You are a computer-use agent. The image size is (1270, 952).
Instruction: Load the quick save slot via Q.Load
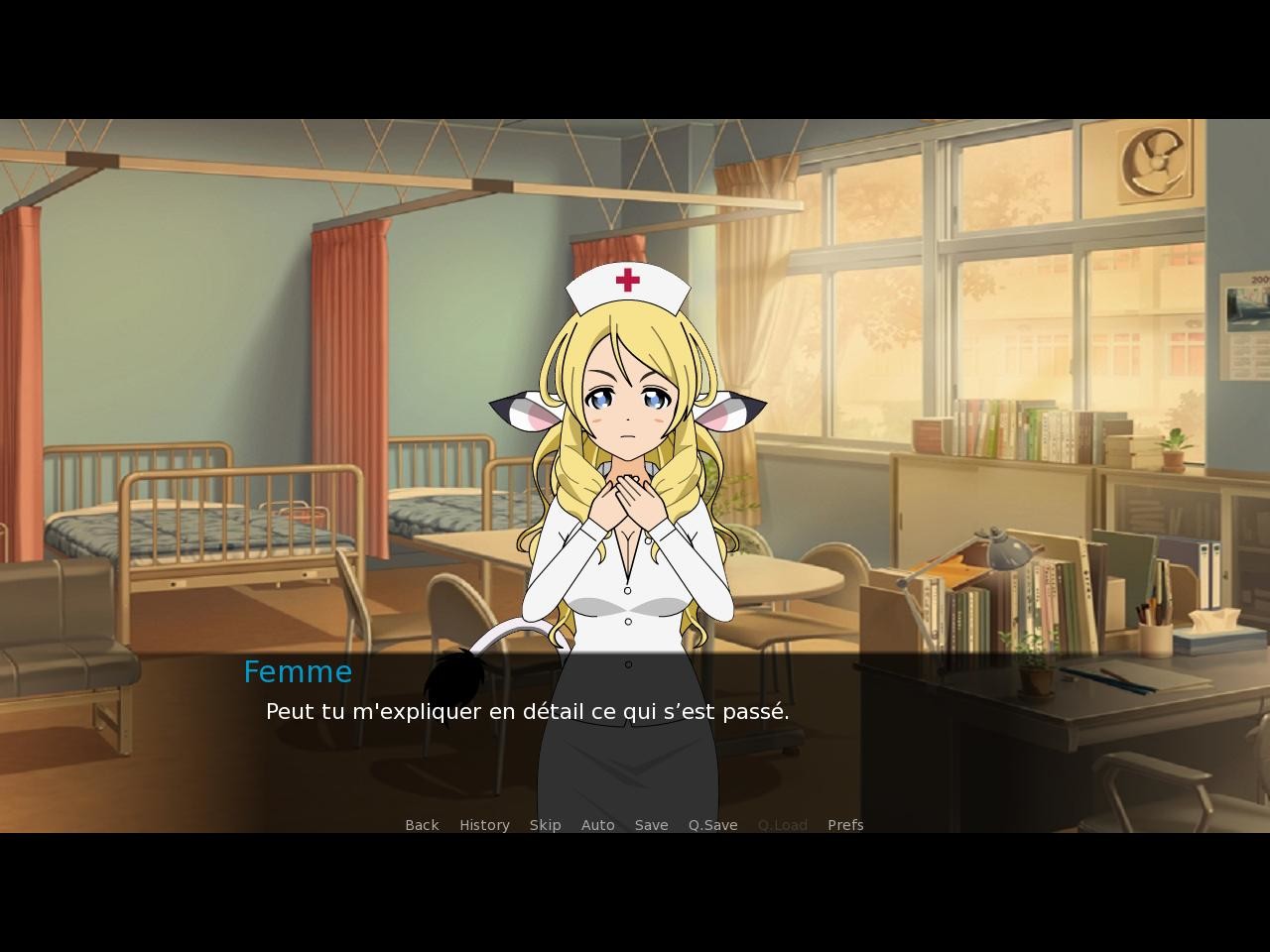782,824
